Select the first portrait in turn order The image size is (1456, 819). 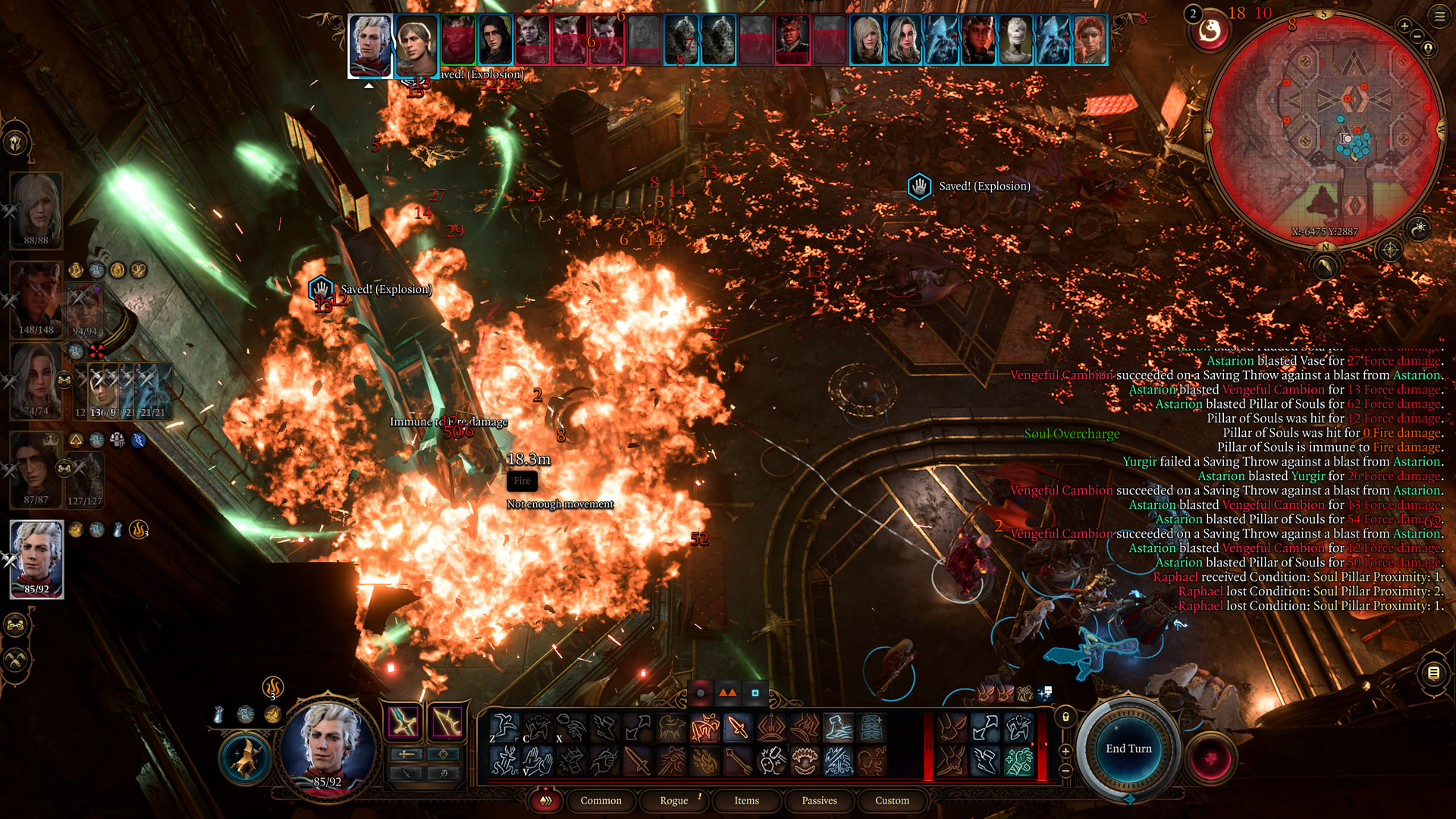coord(370,44)
